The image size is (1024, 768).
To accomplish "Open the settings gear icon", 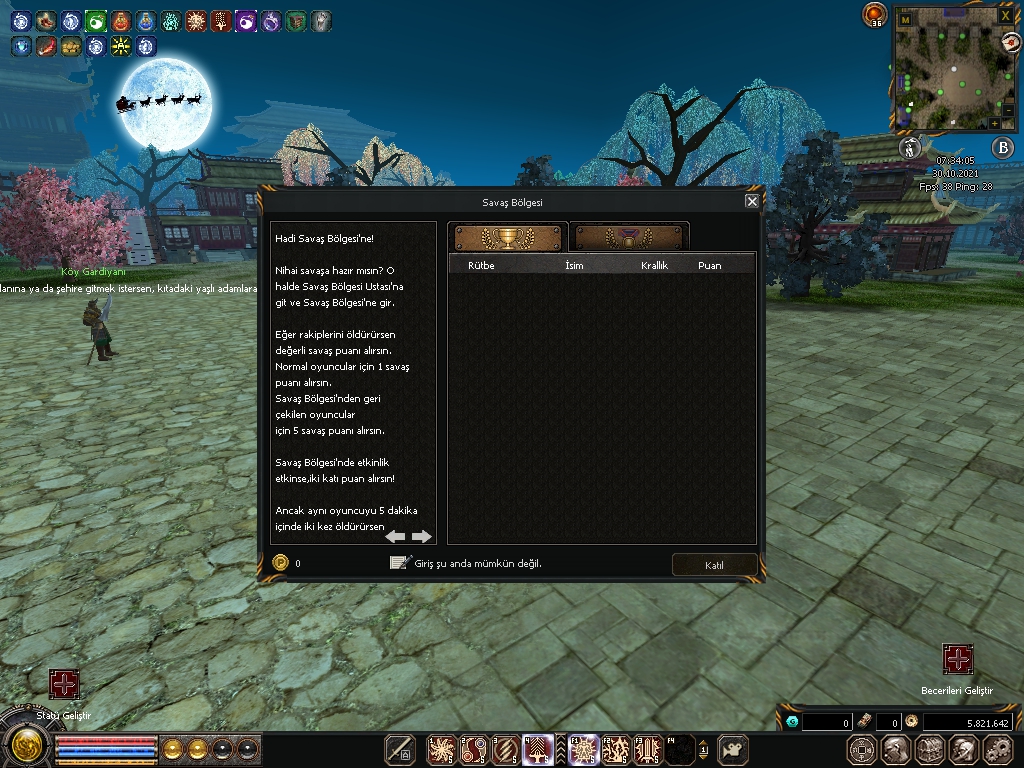I will click(x=998, y=749).
